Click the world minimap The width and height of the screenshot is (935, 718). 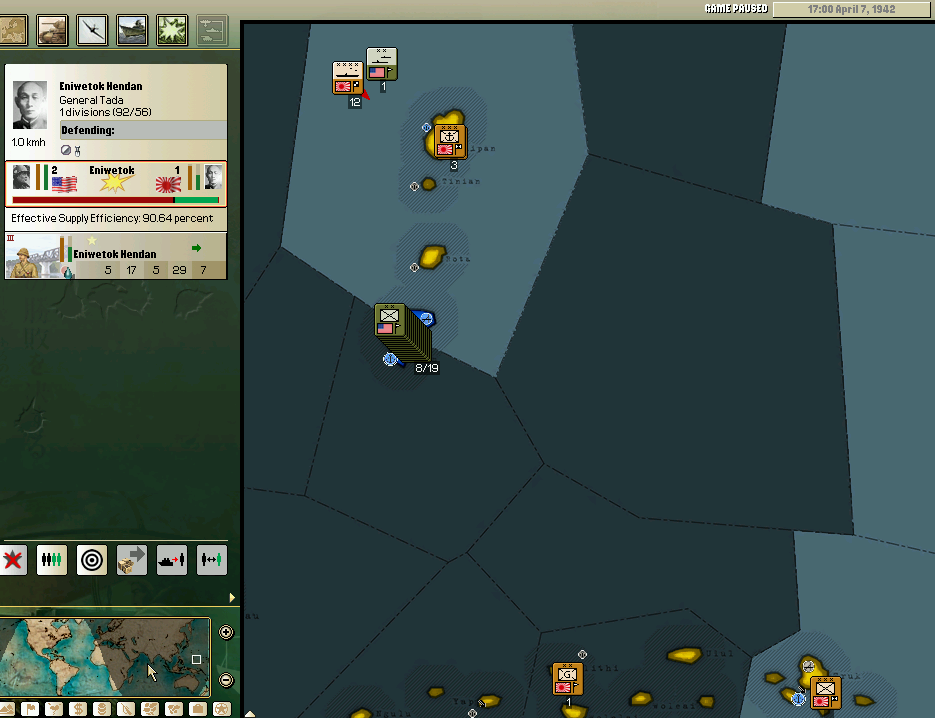tap(105, 656)
